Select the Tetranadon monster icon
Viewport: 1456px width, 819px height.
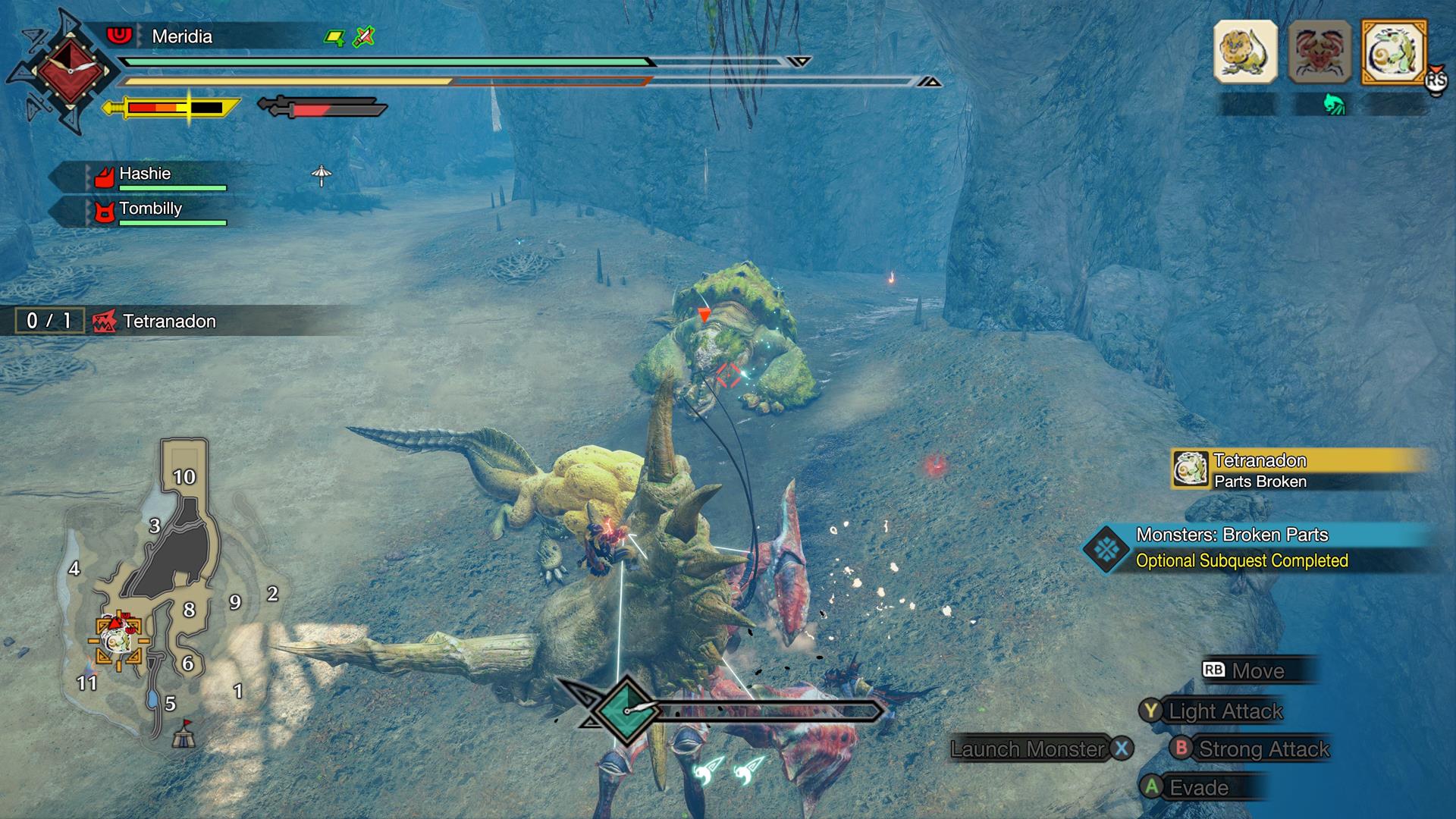[x=1394, y=52]
